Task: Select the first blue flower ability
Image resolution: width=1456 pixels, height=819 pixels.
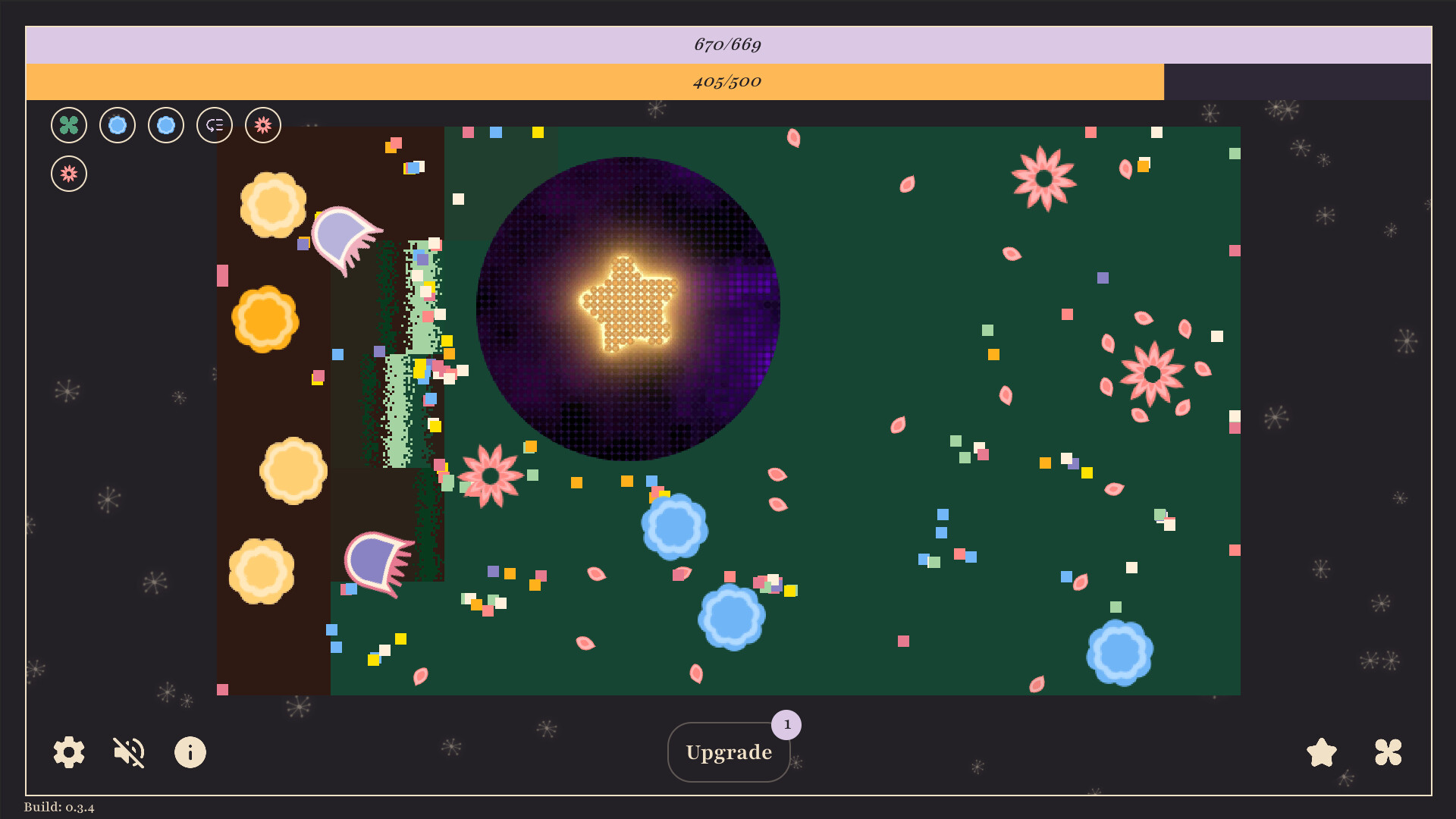Action: pos(117,125)
